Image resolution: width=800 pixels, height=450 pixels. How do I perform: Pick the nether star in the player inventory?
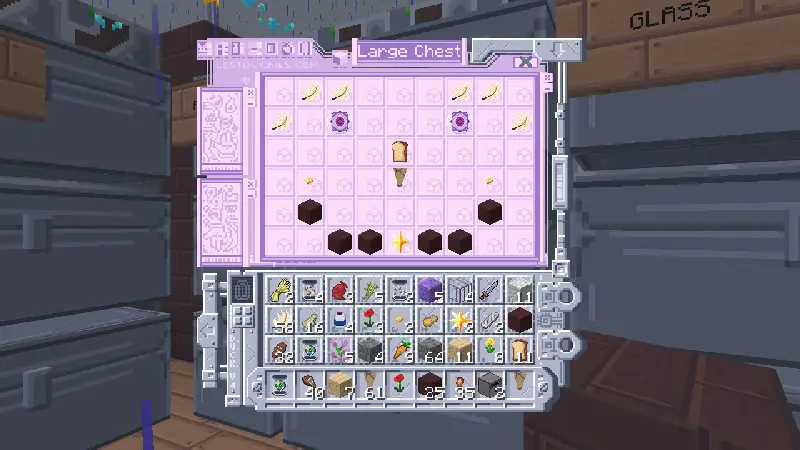[460, 320]
